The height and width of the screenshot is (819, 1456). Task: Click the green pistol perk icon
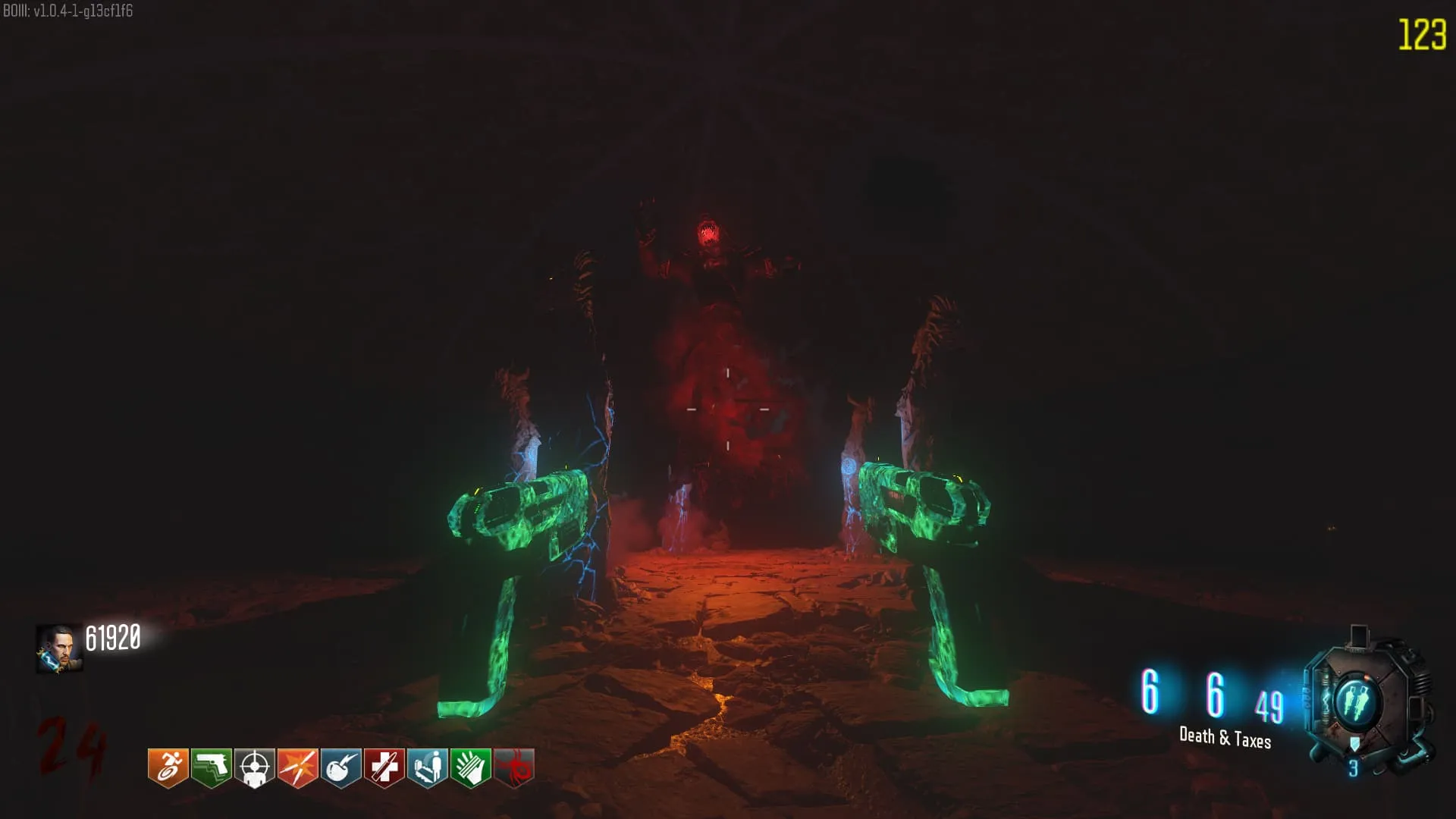[211, 768]
